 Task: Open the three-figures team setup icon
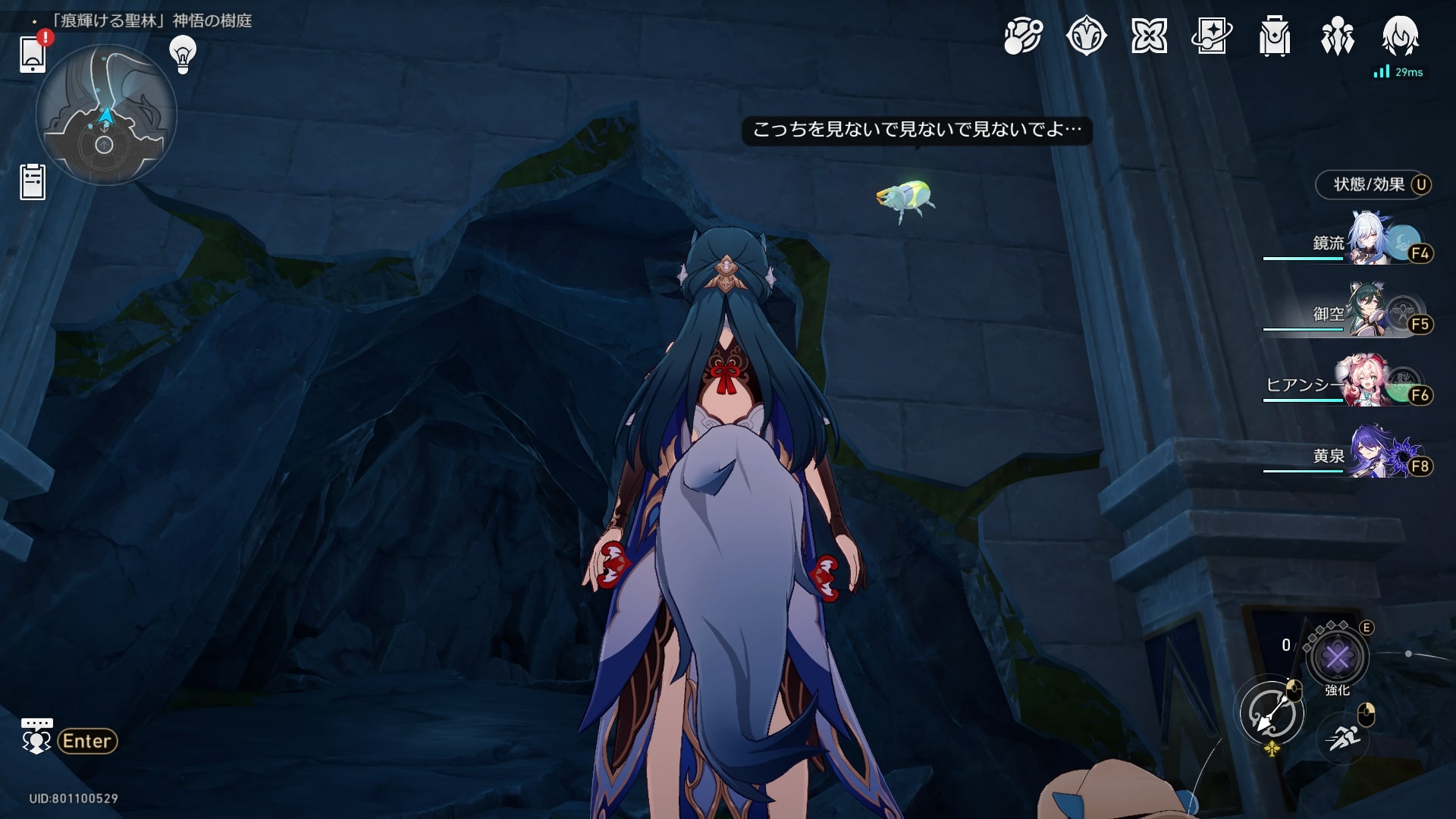(x=1338, y=36)
